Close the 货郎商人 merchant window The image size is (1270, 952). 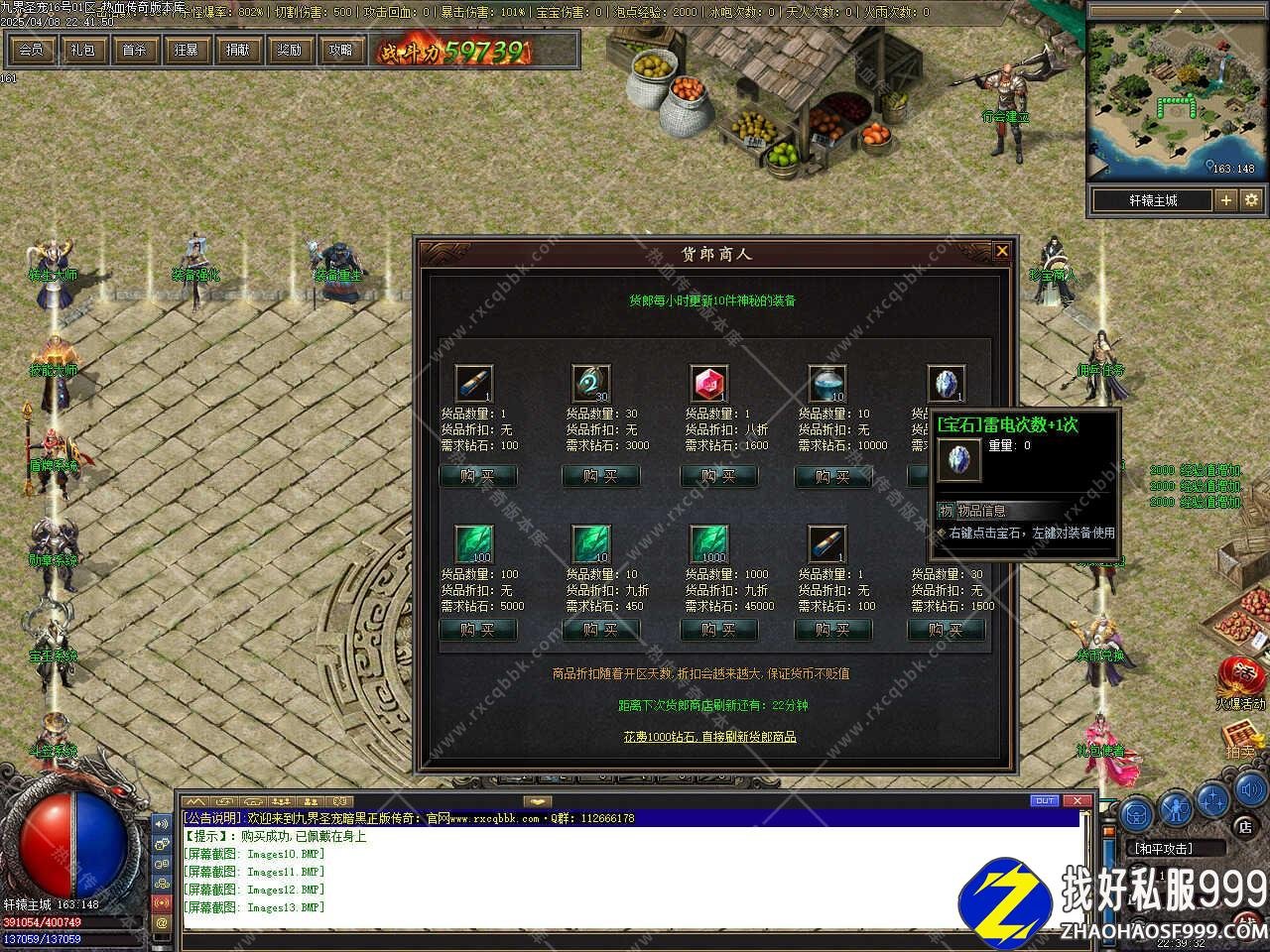click(1001, 252)
